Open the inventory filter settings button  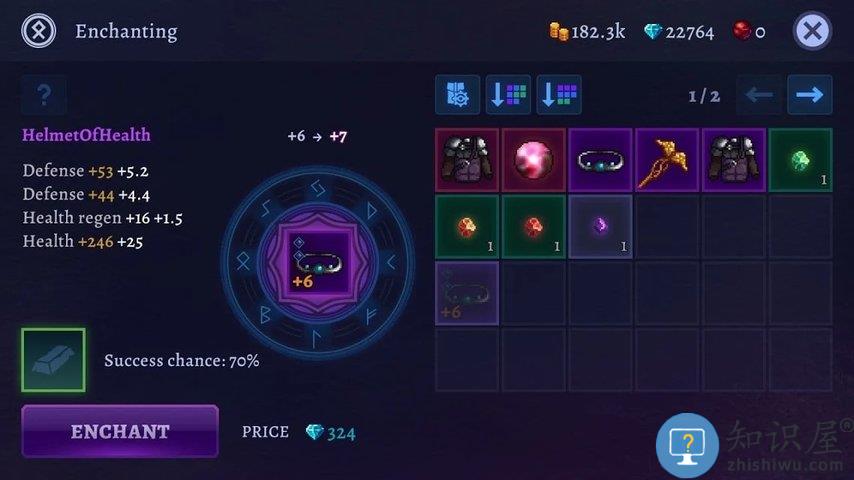click(x=458, y=95)
